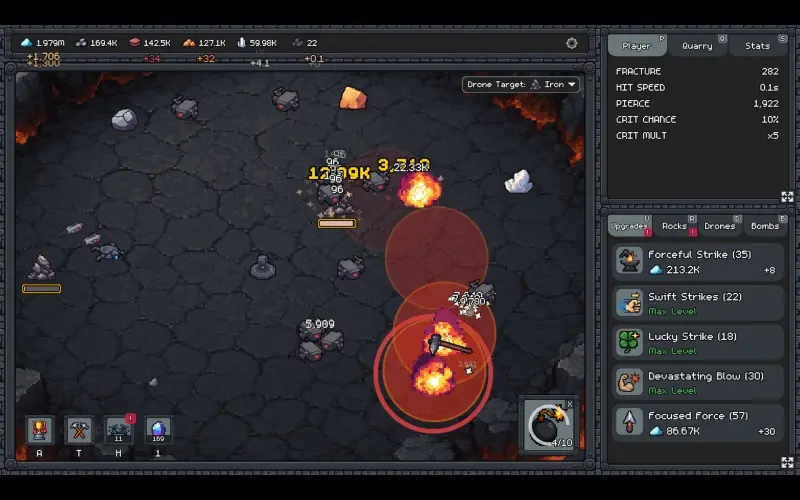Select the Devastating Blow upgrade row
This screenshot has height=500, width=800.
point(697,382)
